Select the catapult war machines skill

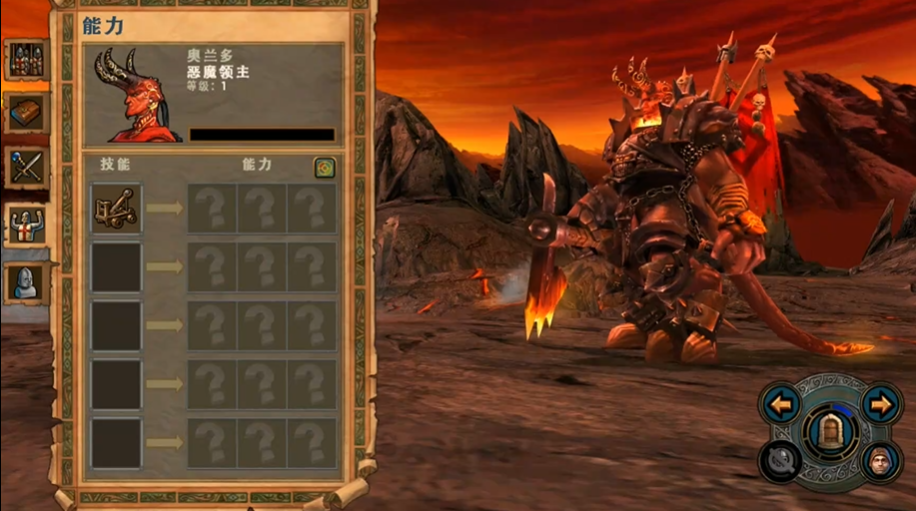pos(116,208)
